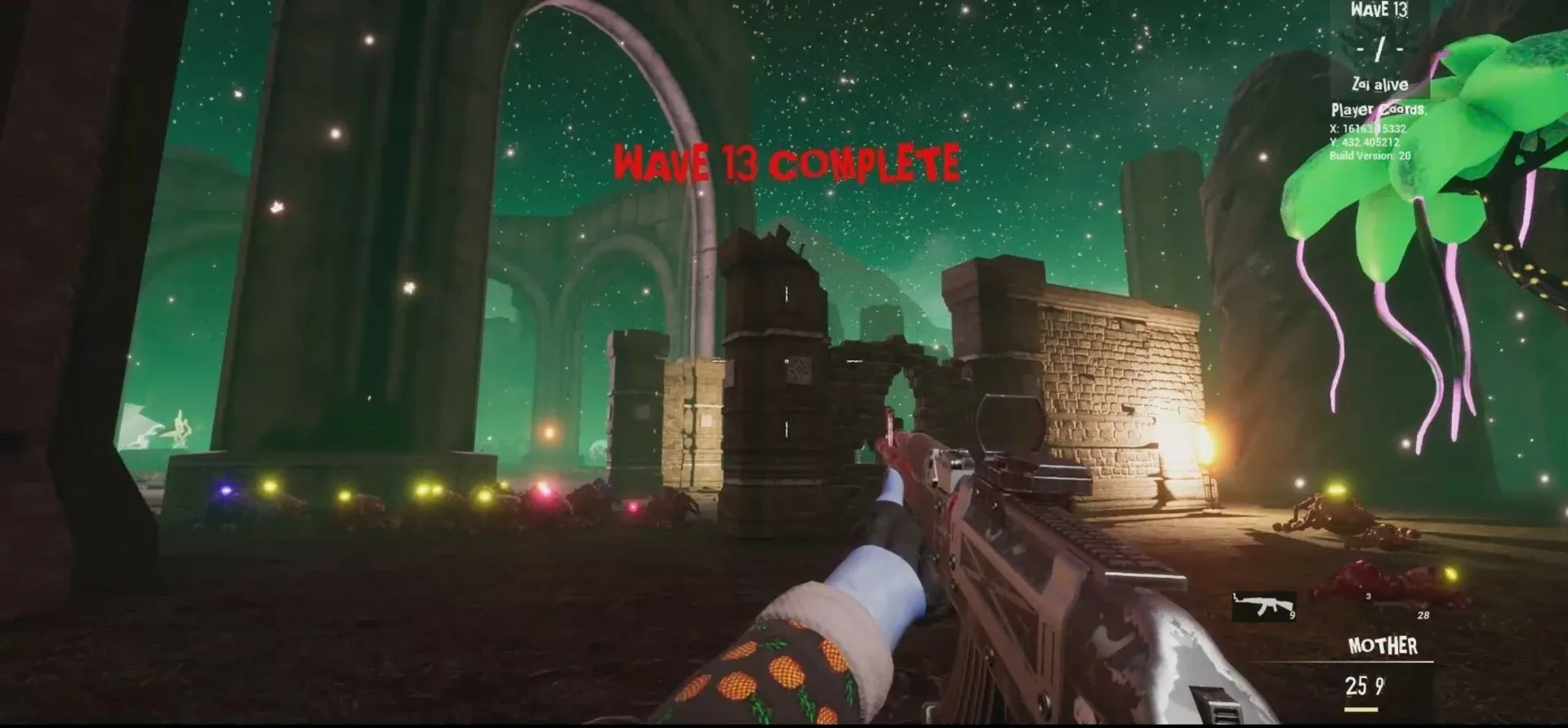The width and height of the screenshot is (1568, 728).
Task: Toggle the Build Version 20 readout
Action: coord(1370,155)
